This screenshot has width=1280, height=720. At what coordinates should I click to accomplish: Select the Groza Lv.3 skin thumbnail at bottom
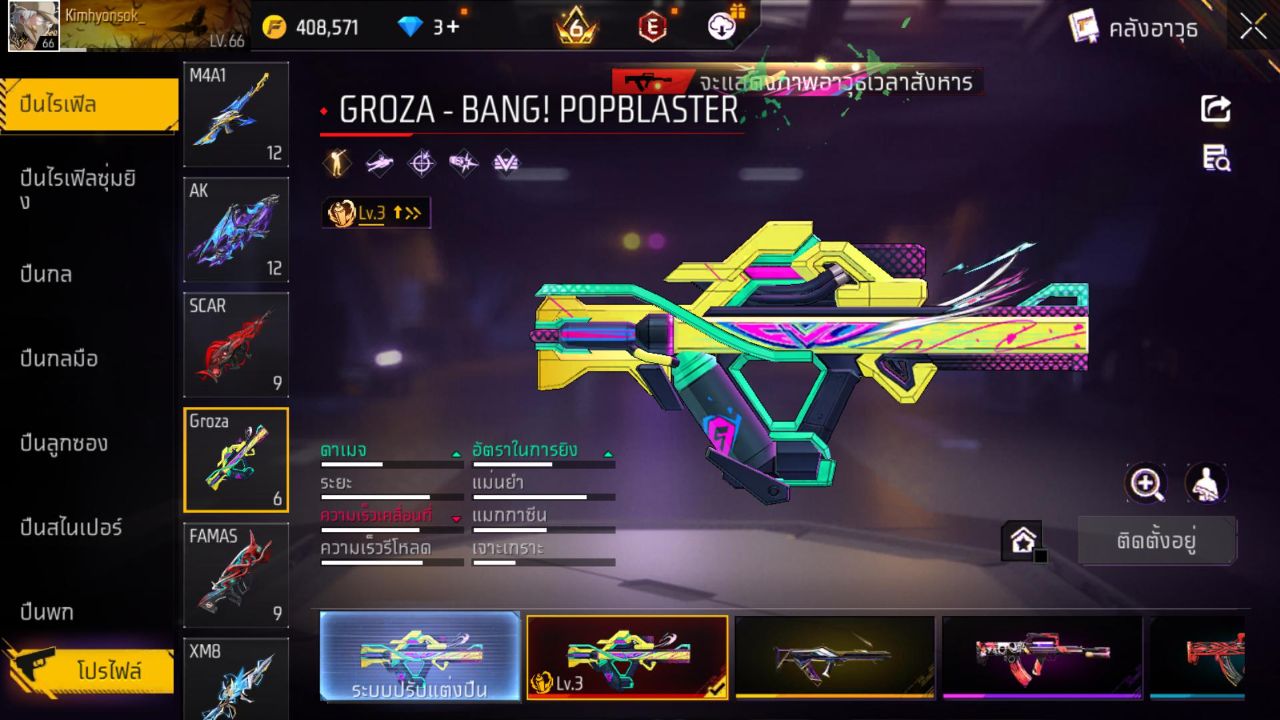627,658
